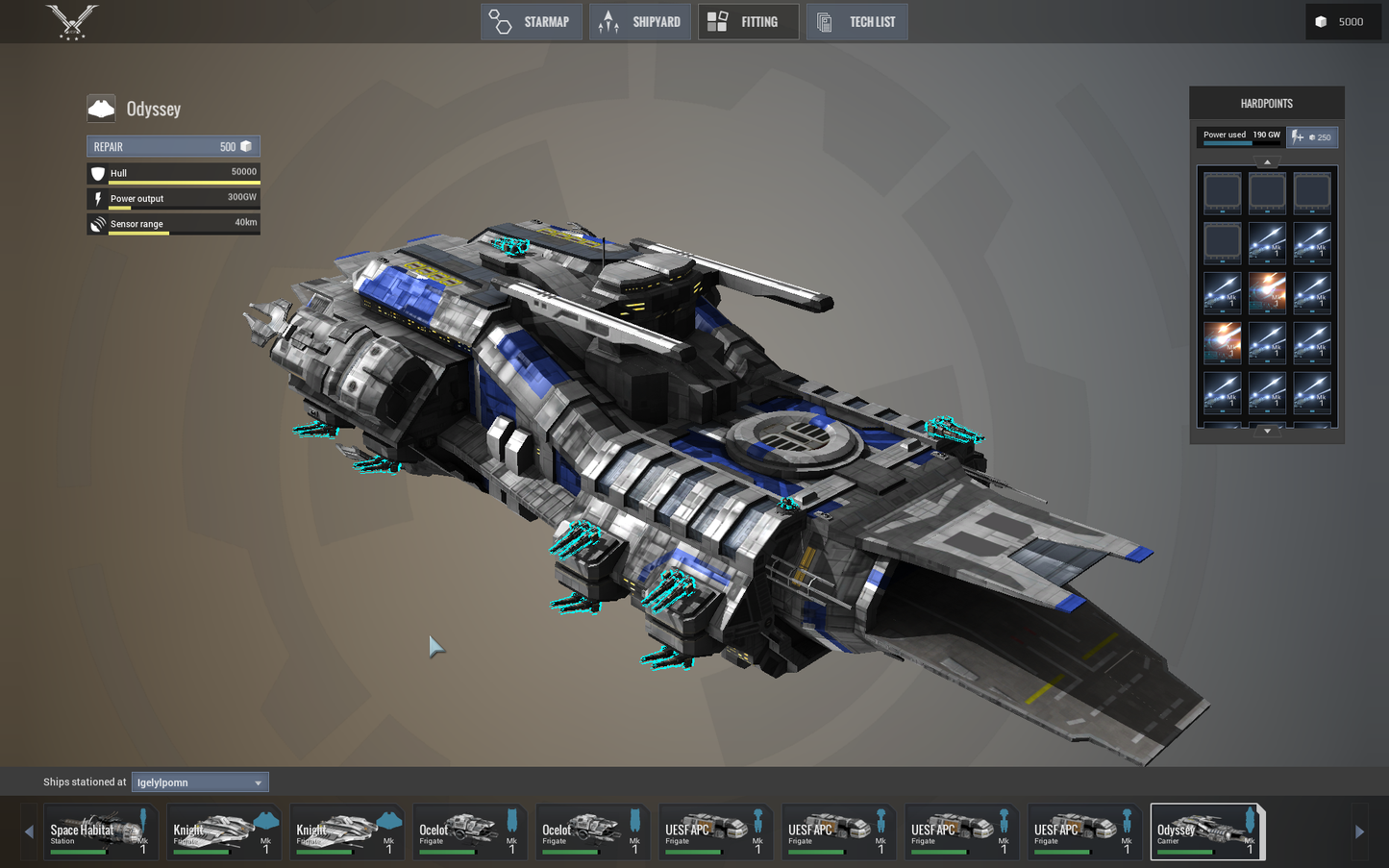Click the power upgrade button costing 250
Image resolution: width=1389 pixels, height=868 pixels.
click(1312, 136)
